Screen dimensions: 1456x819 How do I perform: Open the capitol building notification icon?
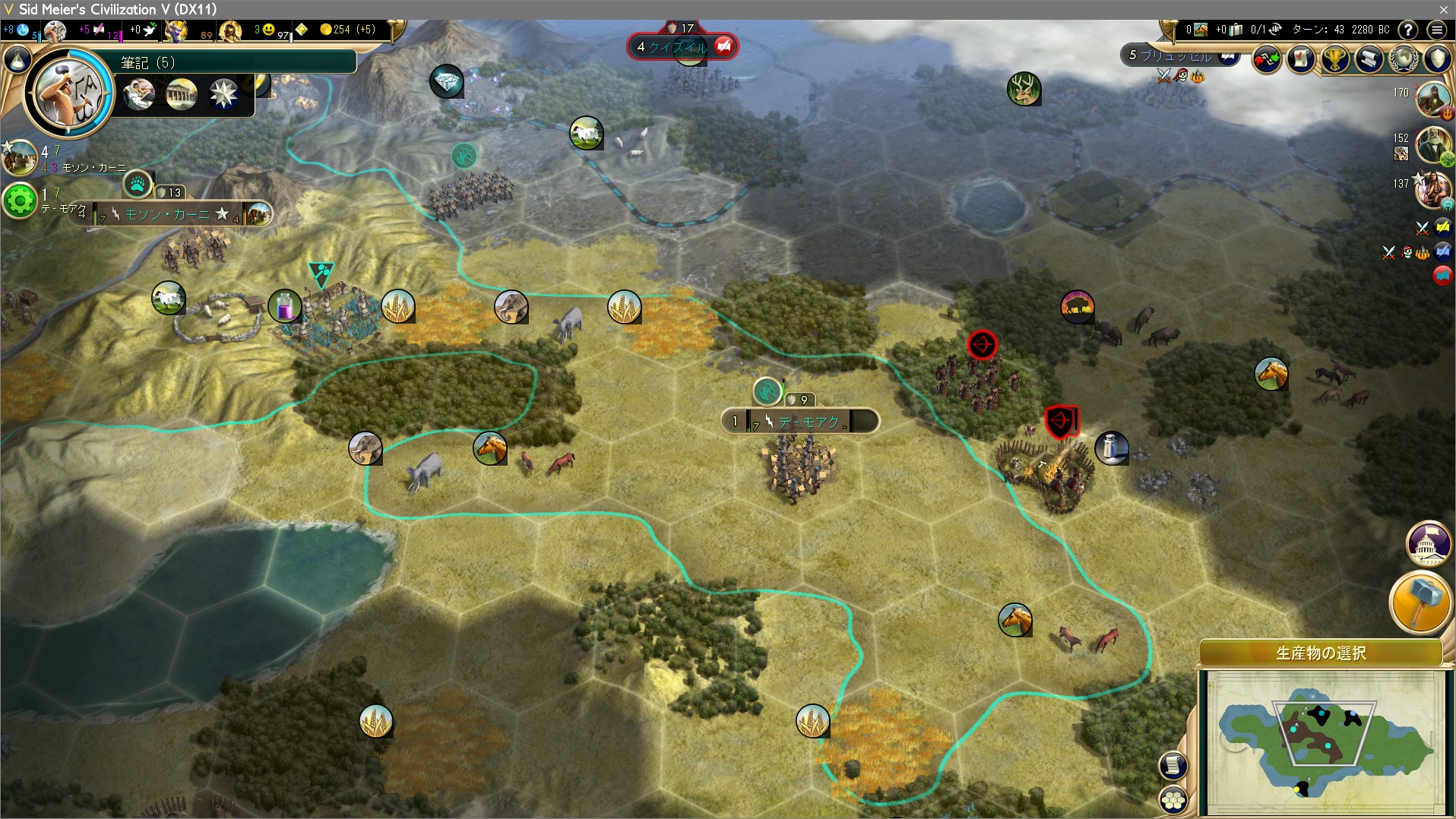(1428, 544)
